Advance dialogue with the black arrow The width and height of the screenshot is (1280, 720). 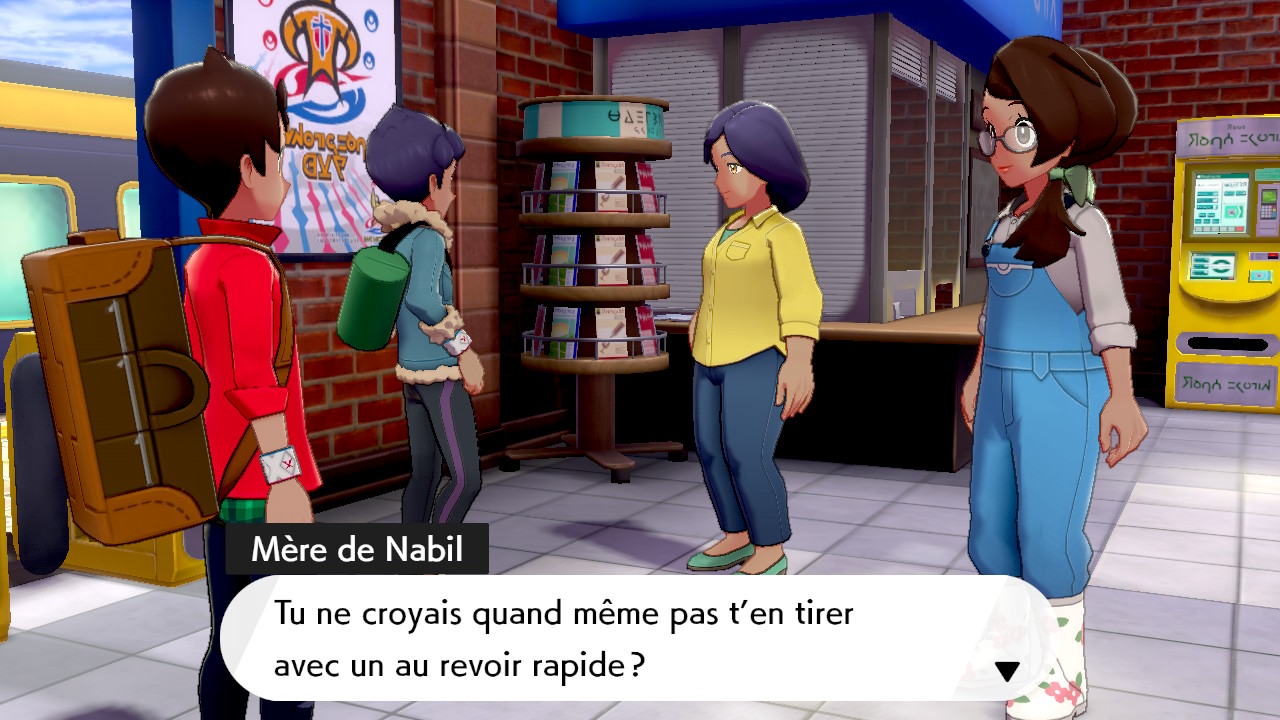pyautogui.click(x=1007, y=671)
